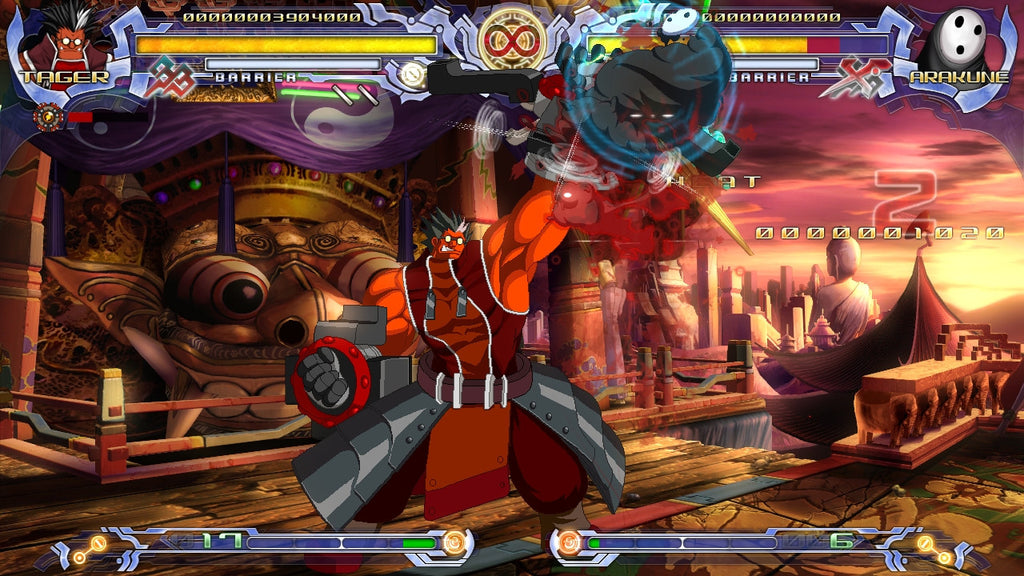
Task: Click the golden infinity emblem
Action: pos(511,40)
